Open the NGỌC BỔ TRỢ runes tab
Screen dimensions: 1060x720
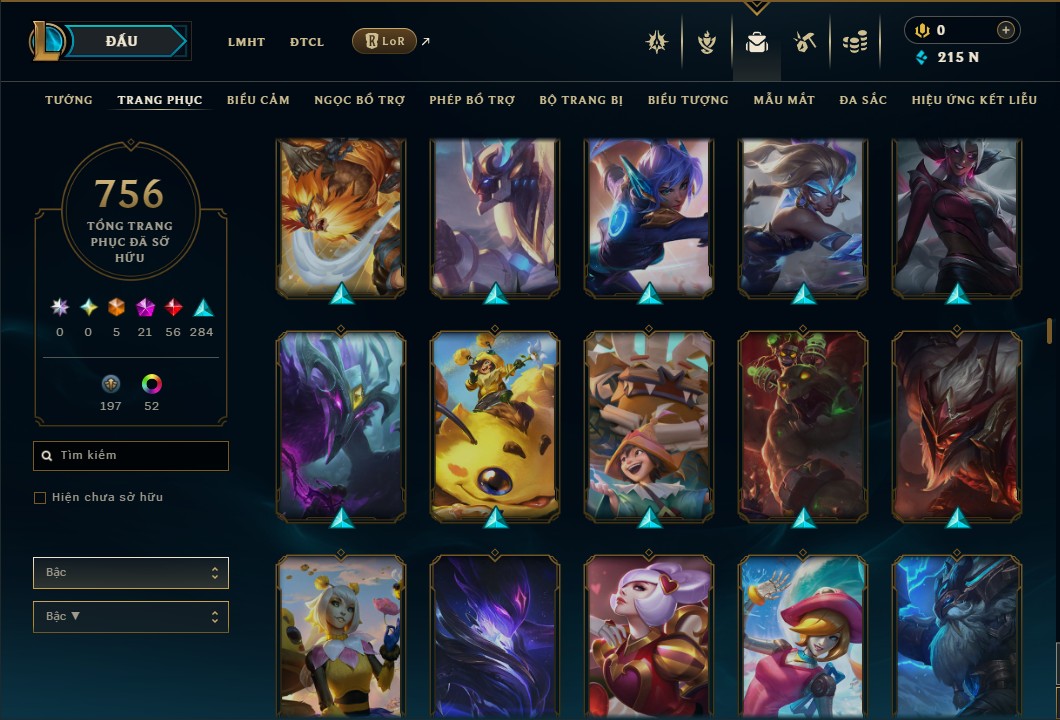point(359,100)
